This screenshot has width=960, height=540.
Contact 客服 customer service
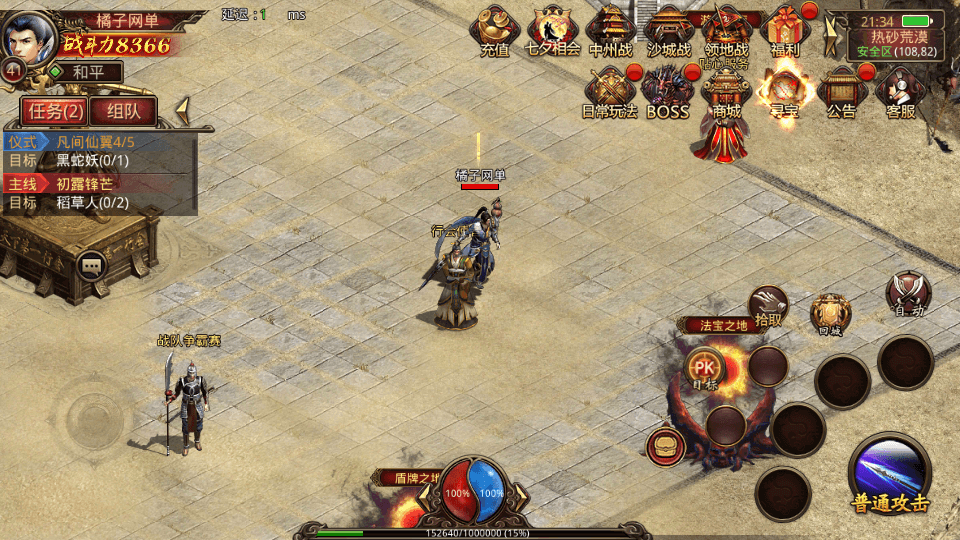[900, 92]
